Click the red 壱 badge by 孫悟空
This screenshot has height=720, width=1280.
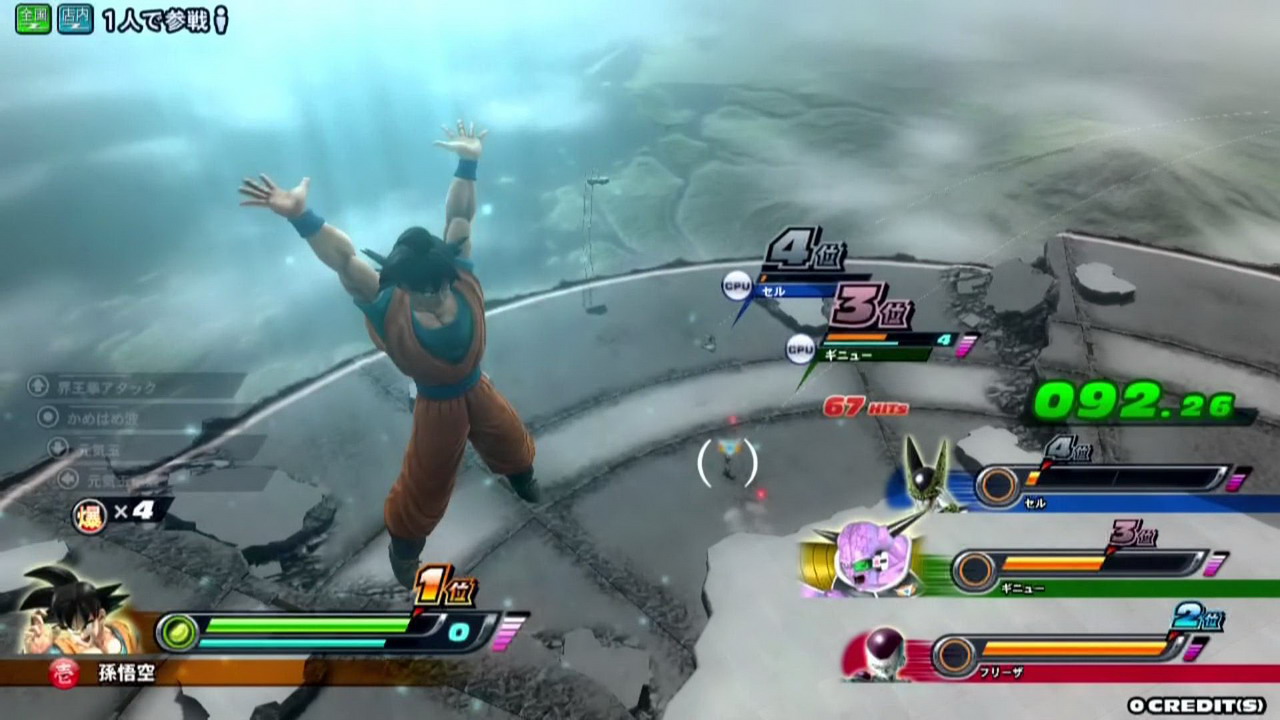pyautogui.click(x=63, y=673)
